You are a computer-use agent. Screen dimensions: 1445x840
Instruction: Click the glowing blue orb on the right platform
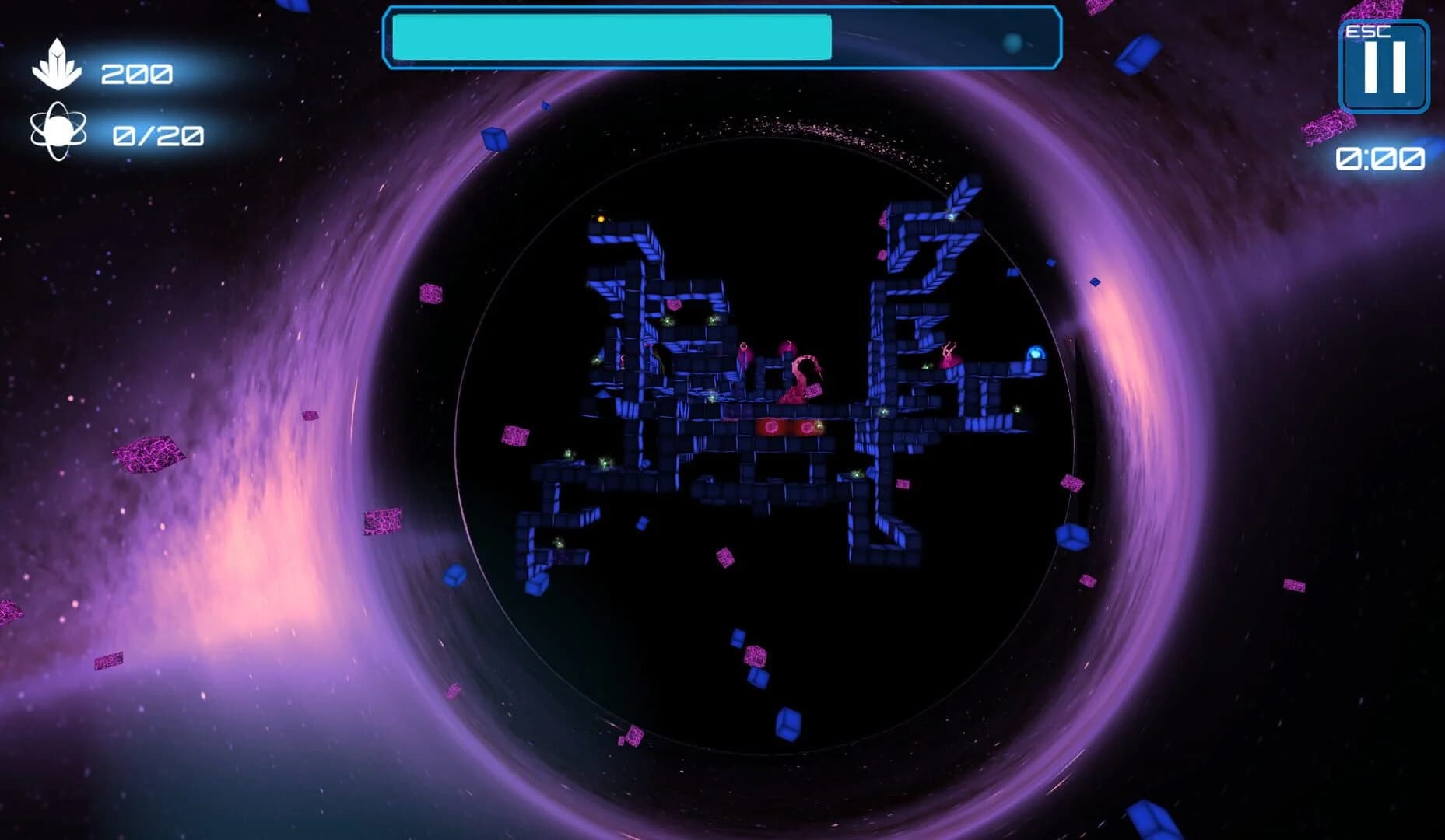[1037, 355]
